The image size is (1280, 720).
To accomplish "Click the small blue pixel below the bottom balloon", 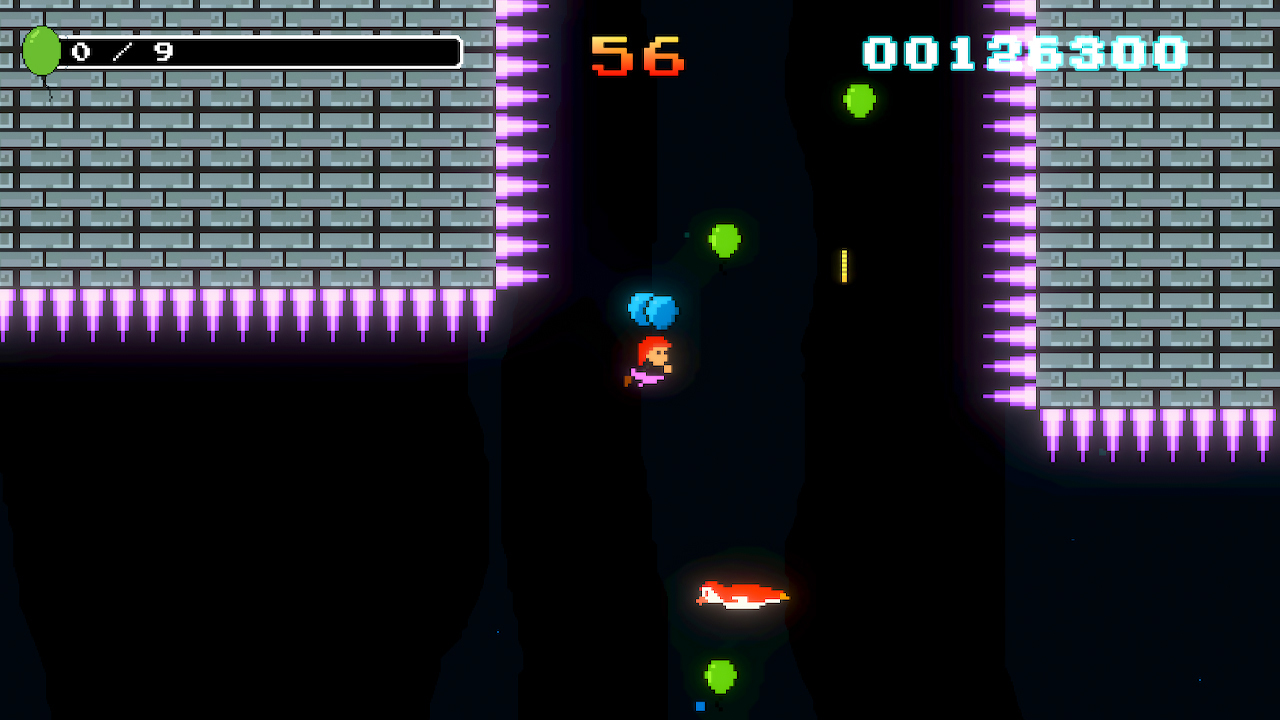I will pyautogui.click(x=700, y=705).
